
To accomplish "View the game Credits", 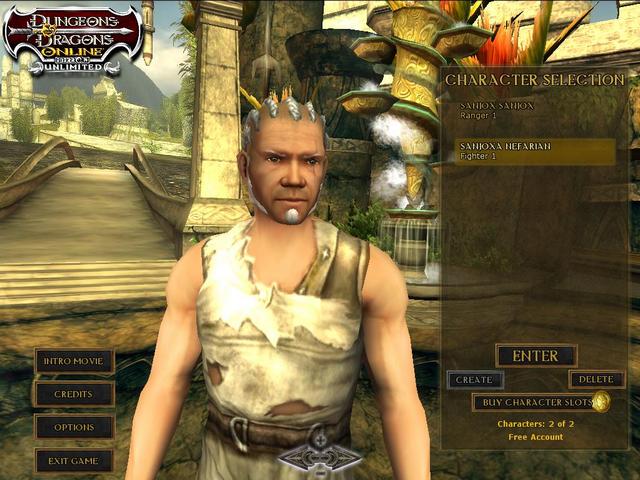I will (x=74, y=394).
